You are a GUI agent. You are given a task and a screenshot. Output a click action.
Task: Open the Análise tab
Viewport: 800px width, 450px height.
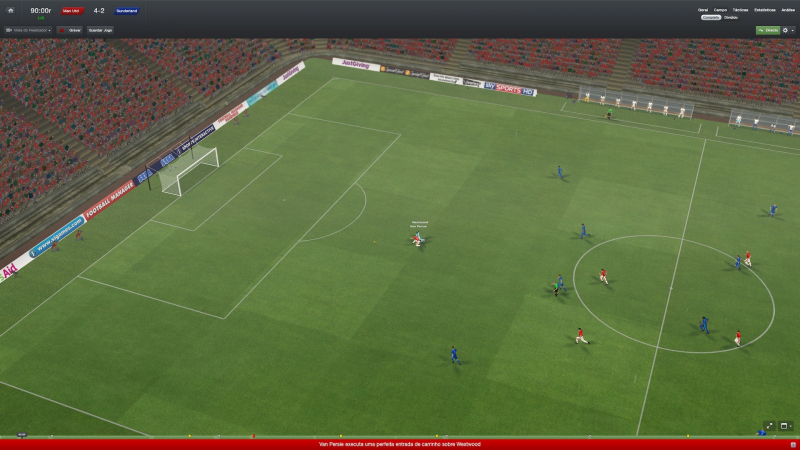pyautogui.click(x=788, y=10)
